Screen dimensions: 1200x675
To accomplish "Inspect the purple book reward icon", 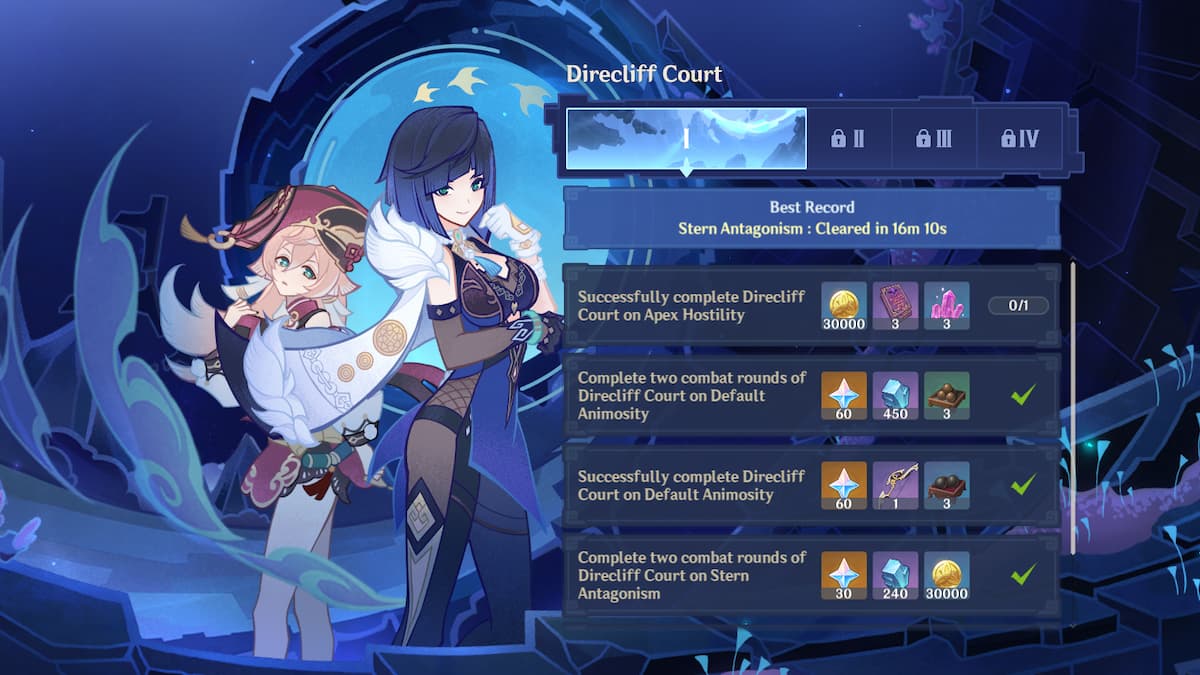I will [x=895, y=305].
